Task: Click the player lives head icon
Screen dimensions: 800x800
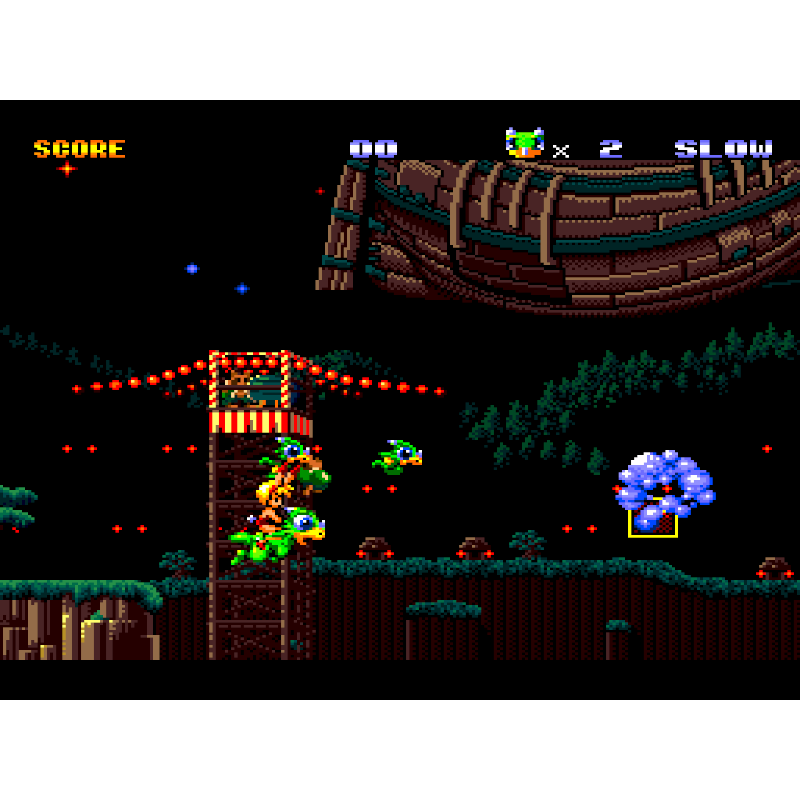Action: (524, 144)
